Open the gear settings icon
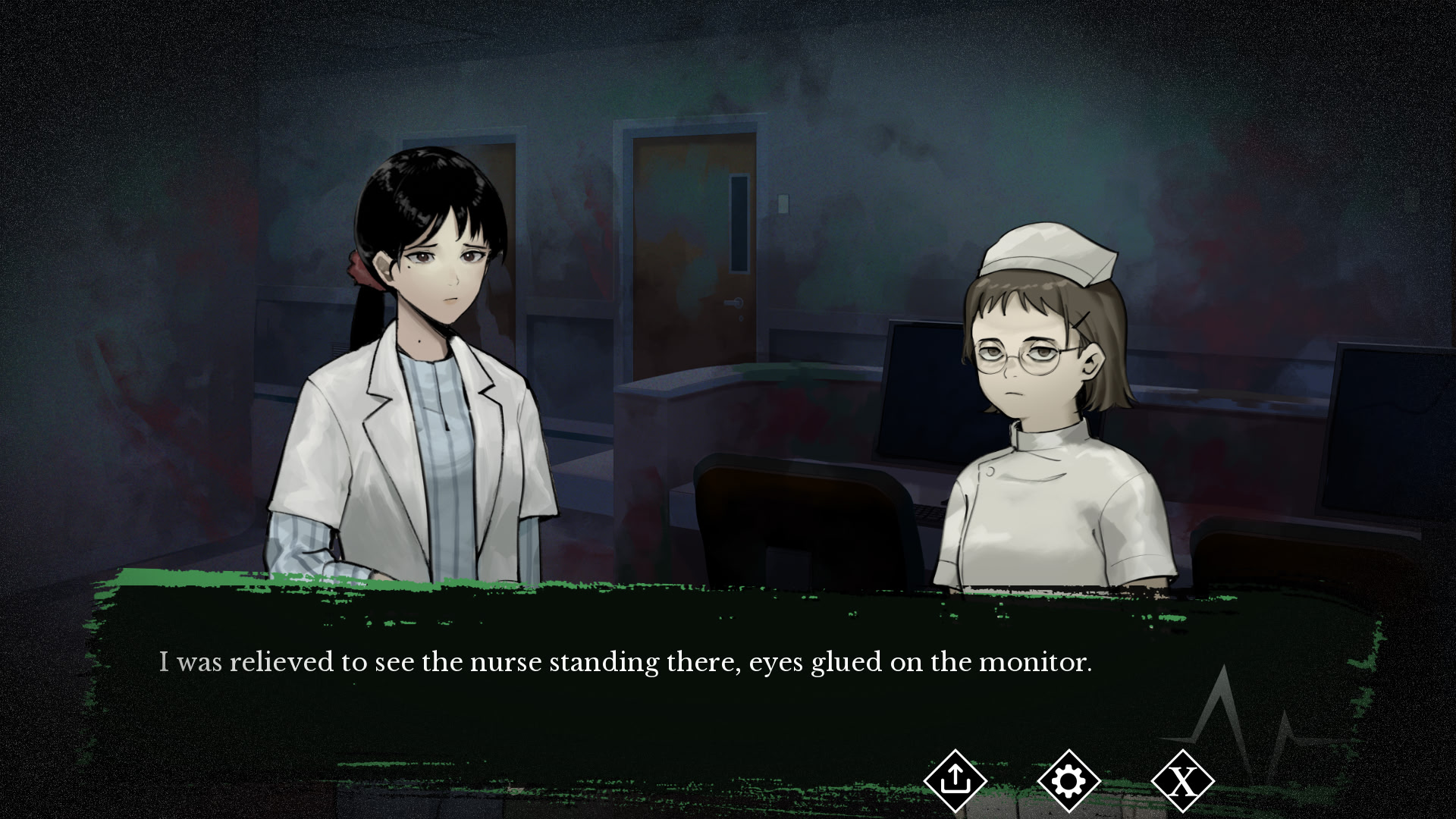Screen dimensions: 1456x819 [x=1068, y=780]
